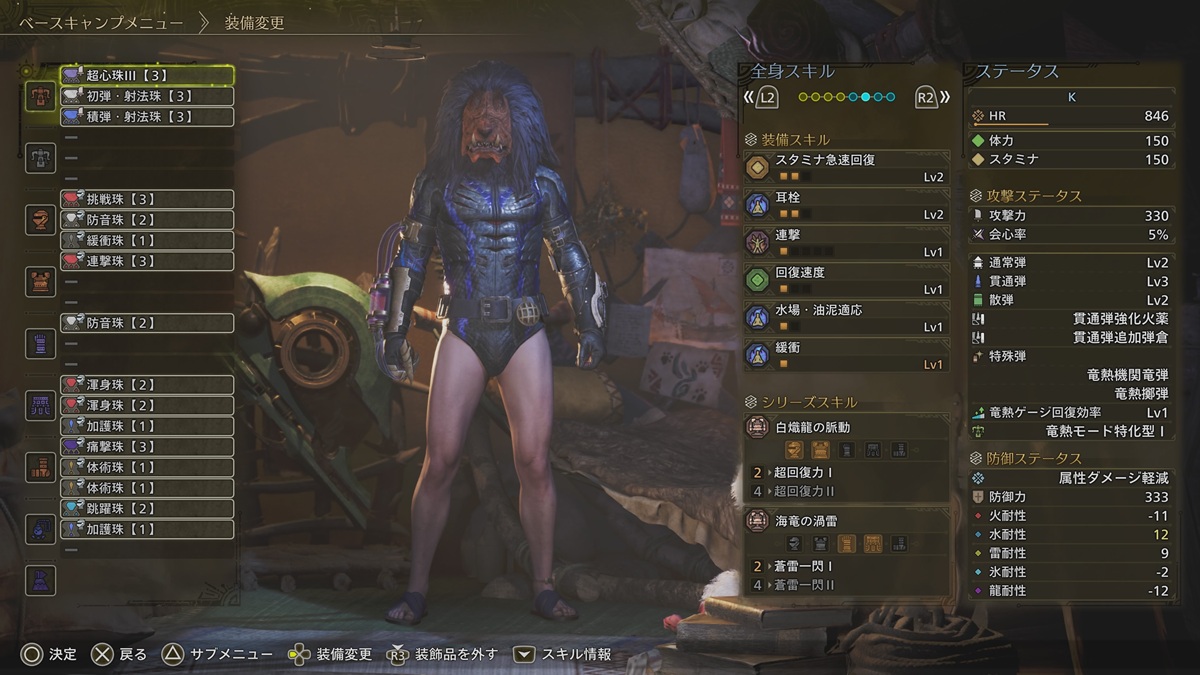Viewport: 1200px width, 675px height.
Task: Select the 耳栓 skill row
Action: [x=846, y=205]
